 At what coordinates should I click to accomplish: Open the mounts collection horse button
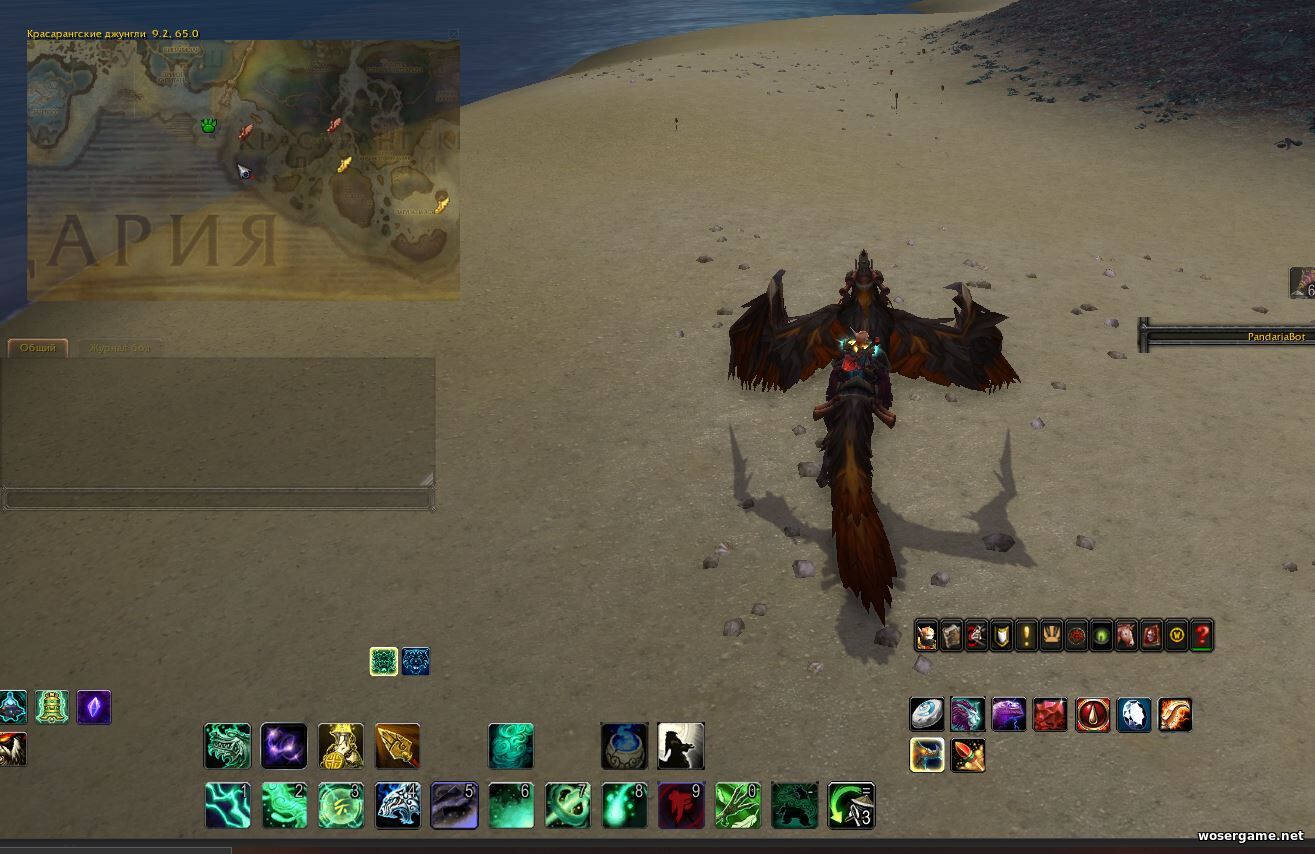pos(1127,636)
